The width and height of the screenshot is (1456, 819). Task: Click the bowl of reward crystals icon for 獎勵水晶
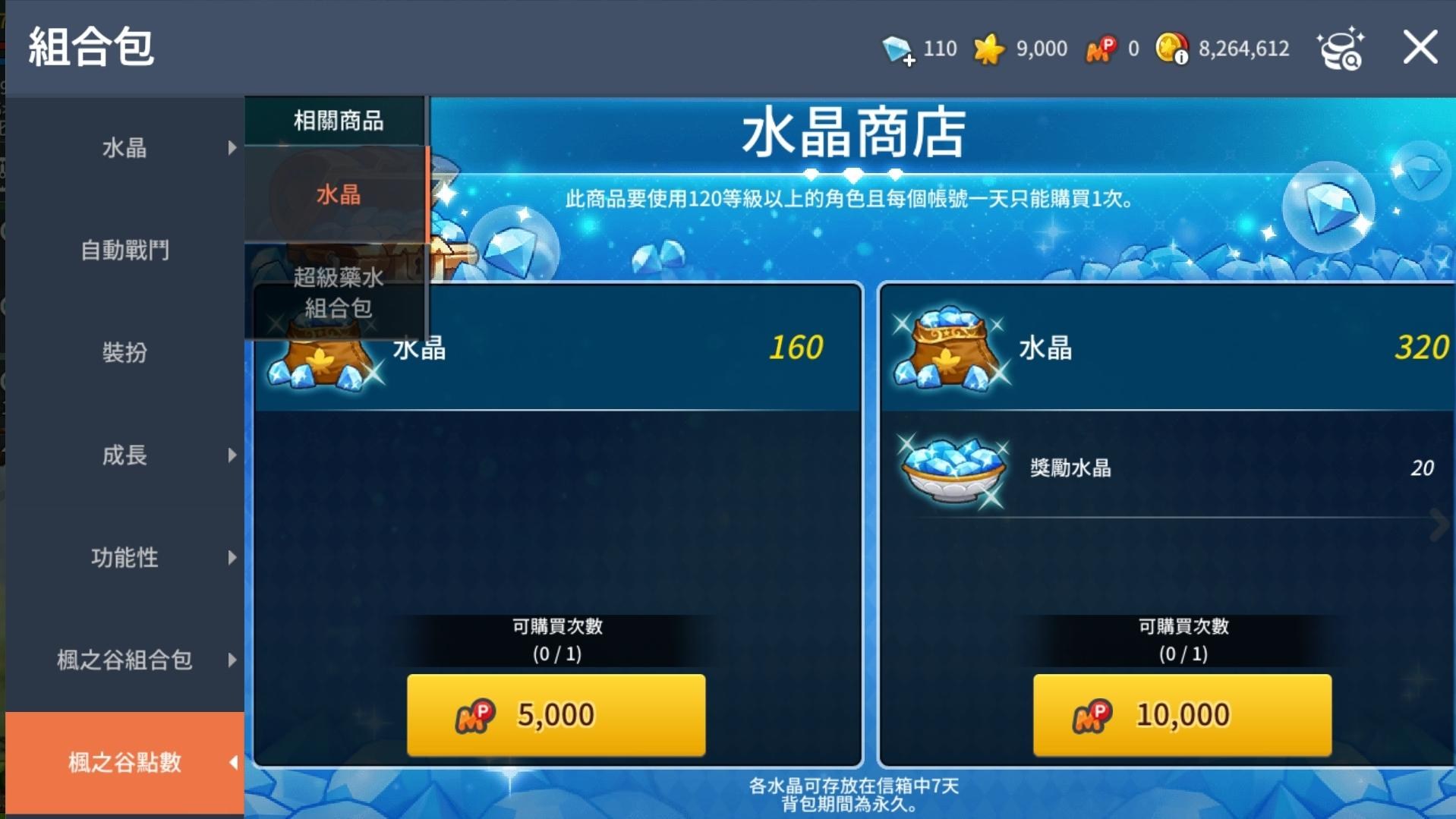pyautogui.click(x=951, y=468)
